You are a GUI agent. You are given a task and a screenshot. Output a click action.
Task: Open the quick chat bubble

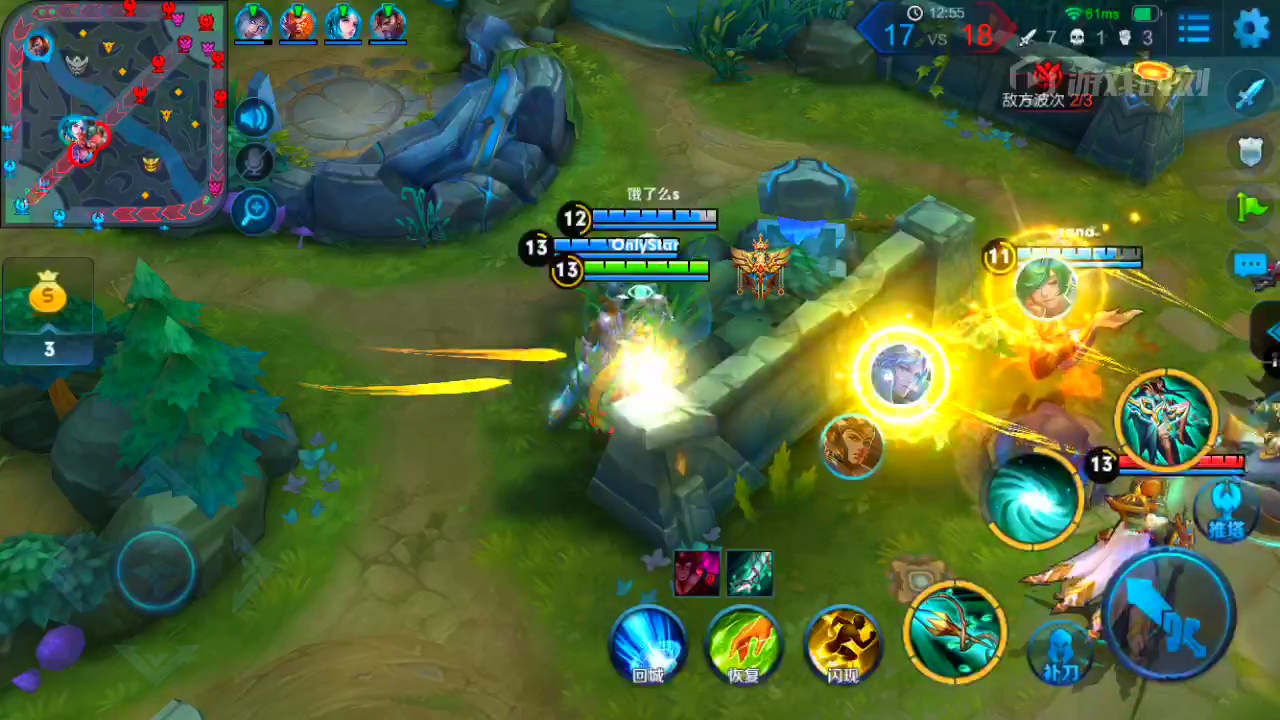(x=1252, y=265)
